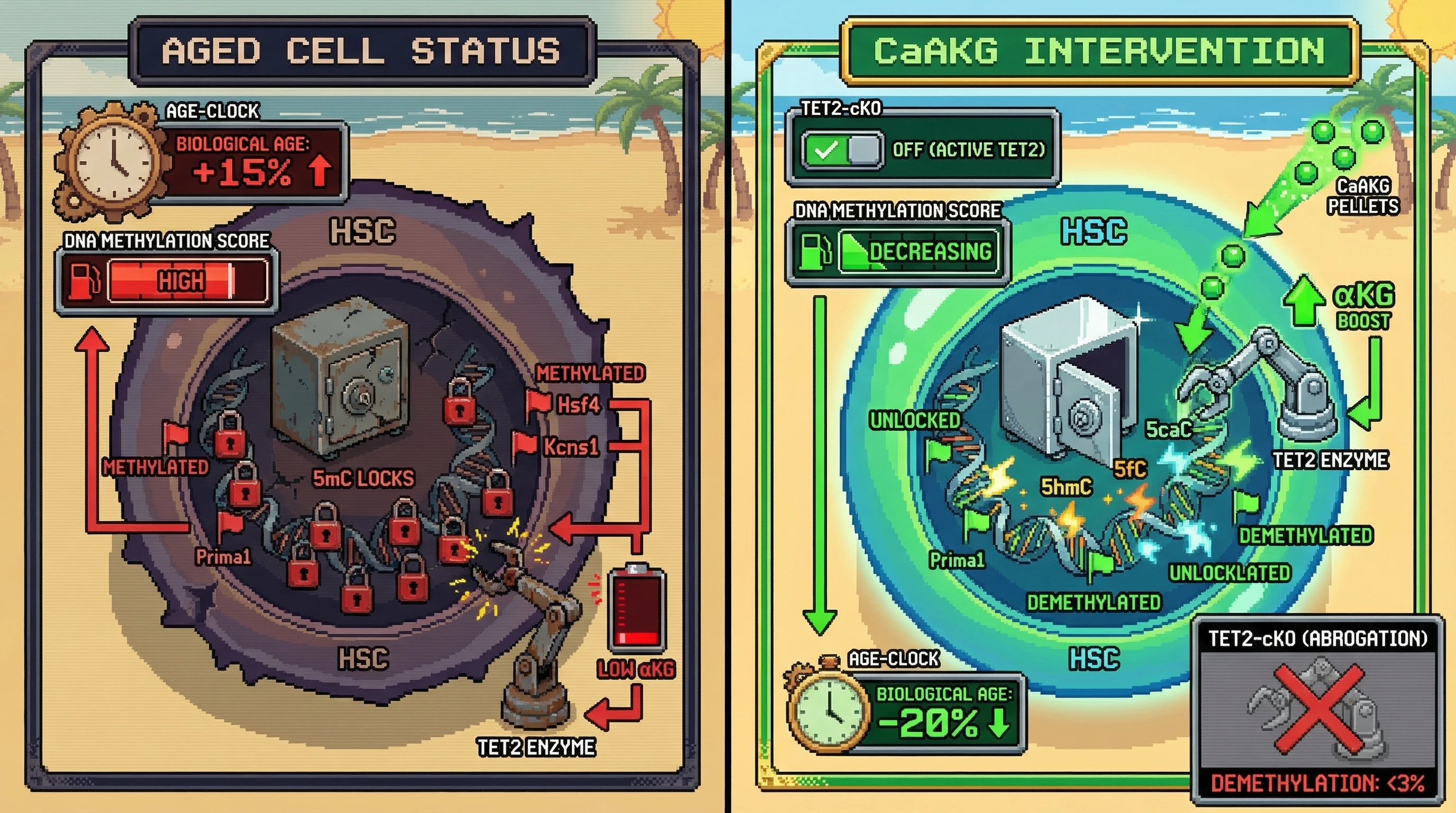Select the green stopwatch Age-Clock icon
Viewport: 1456px width, 813px height.
(x=829, y=712)
